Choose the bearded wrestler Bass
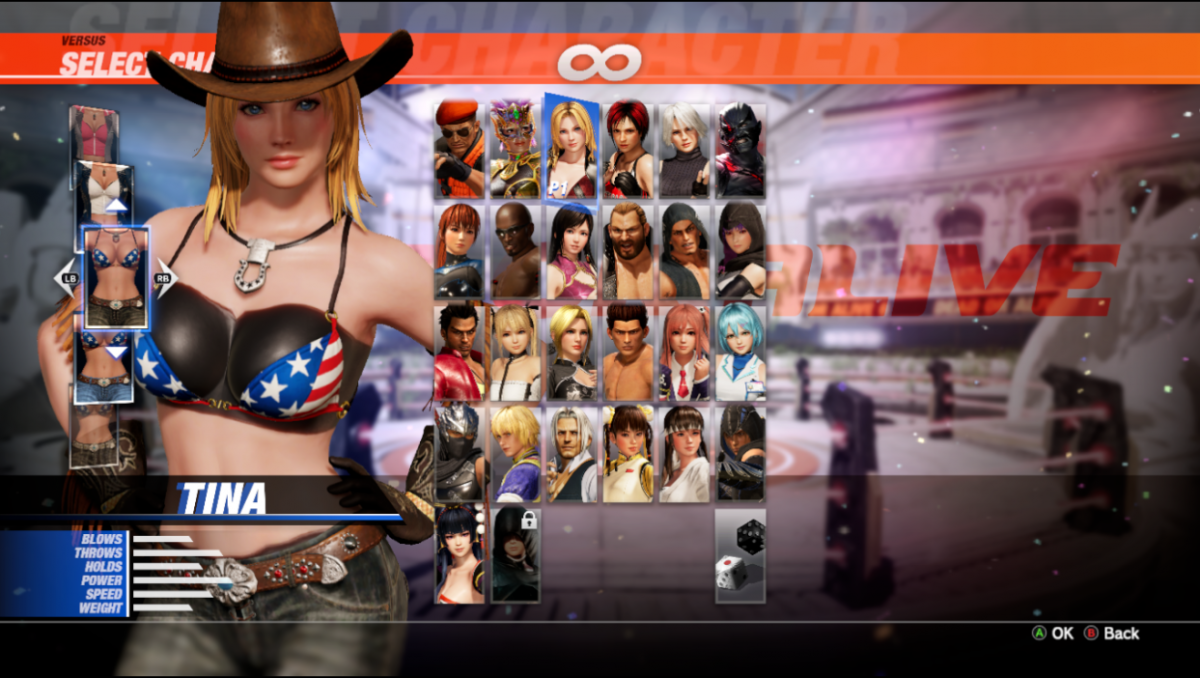The image size is (1200, 678). pos(628,251)
